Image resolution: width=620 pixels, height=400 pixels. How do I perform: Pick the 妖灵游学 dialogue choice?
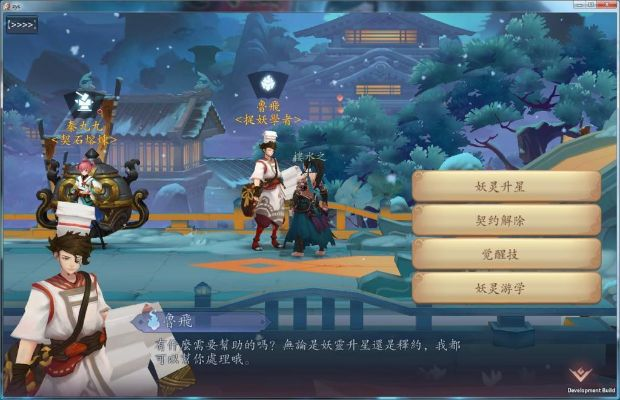[x=507, y=288]
